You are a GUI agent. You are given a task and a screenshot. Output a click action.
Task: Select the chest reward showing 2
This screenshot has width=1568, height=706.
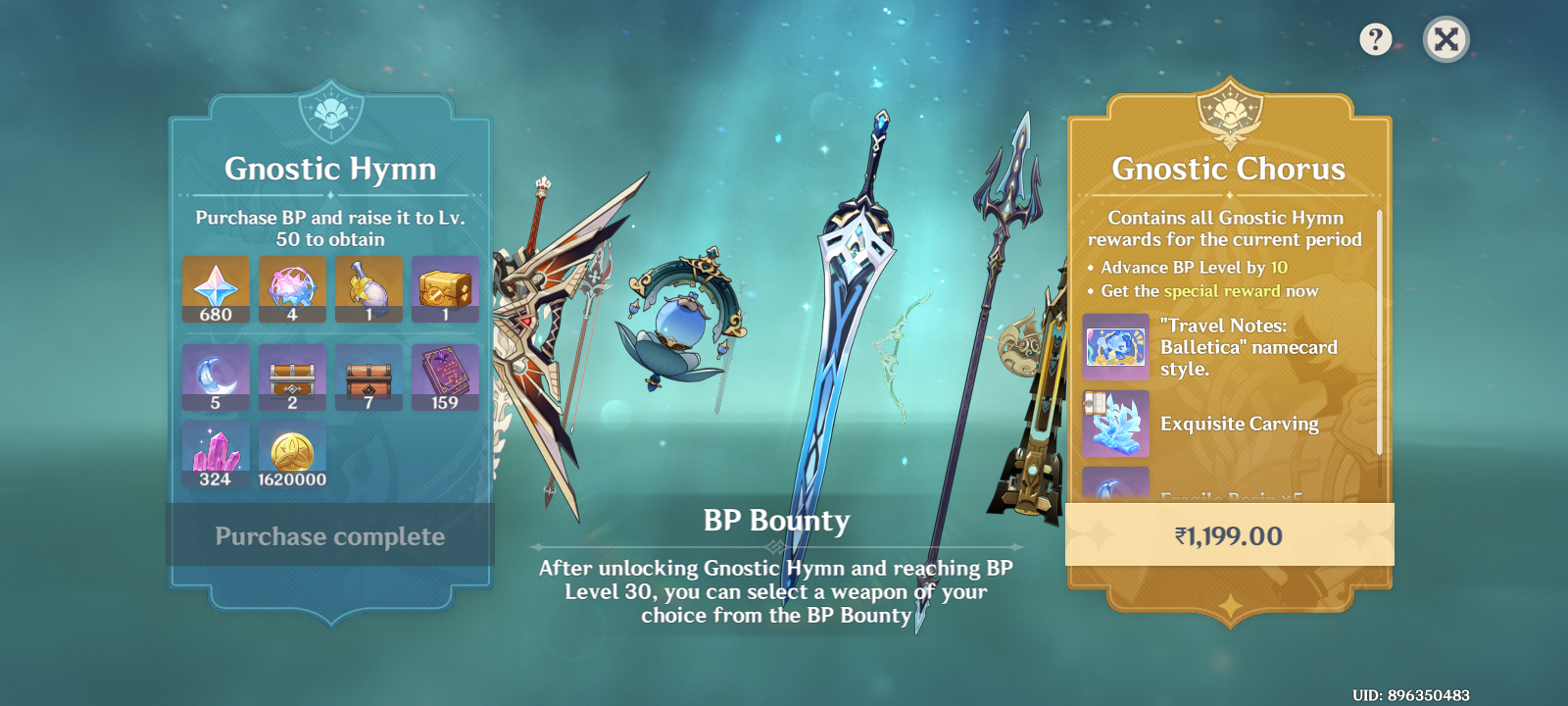292,377
